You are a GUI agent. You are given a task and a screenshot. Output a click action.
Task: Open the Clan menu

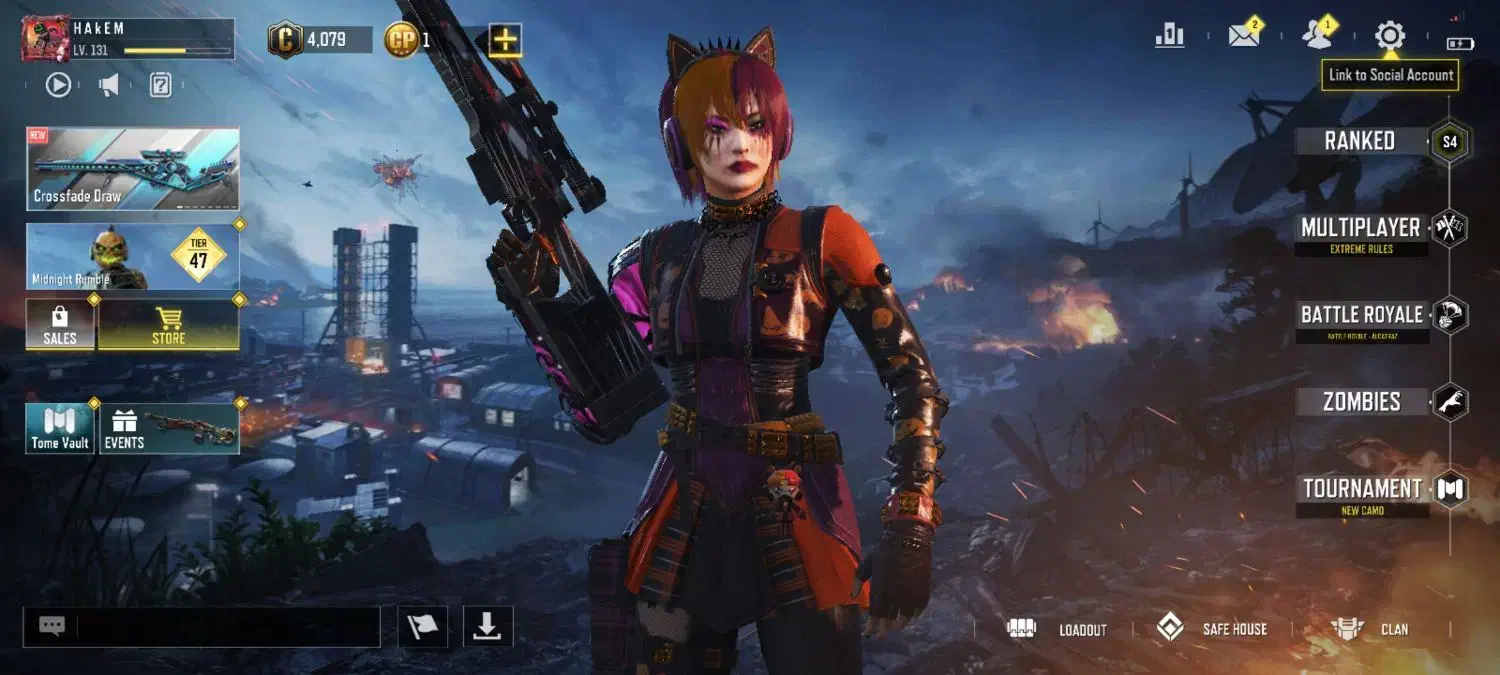tap(1370, 629)
